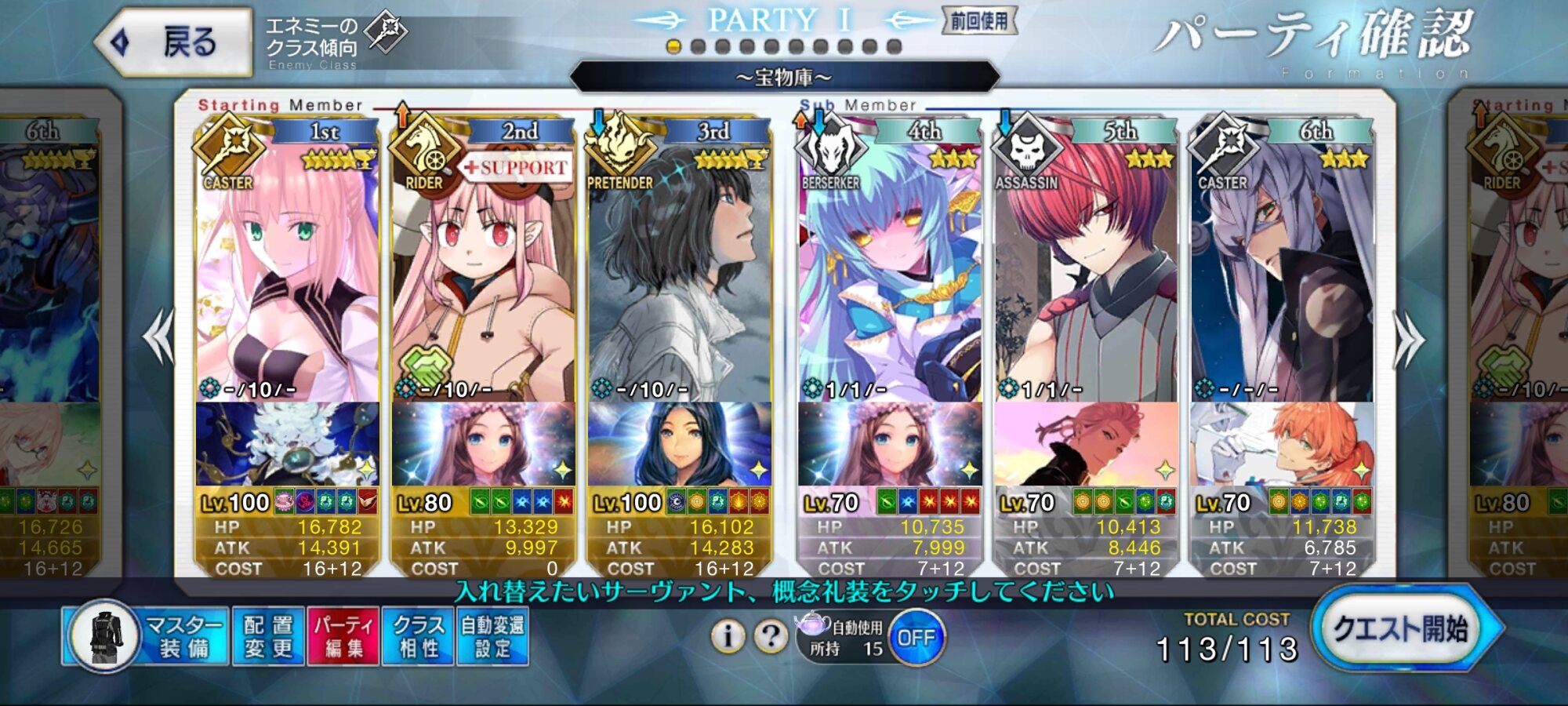This screenshot has width=1568, height=706.
Task: Select the 5th slot Assassin servant card
Action: [1086, 275]
